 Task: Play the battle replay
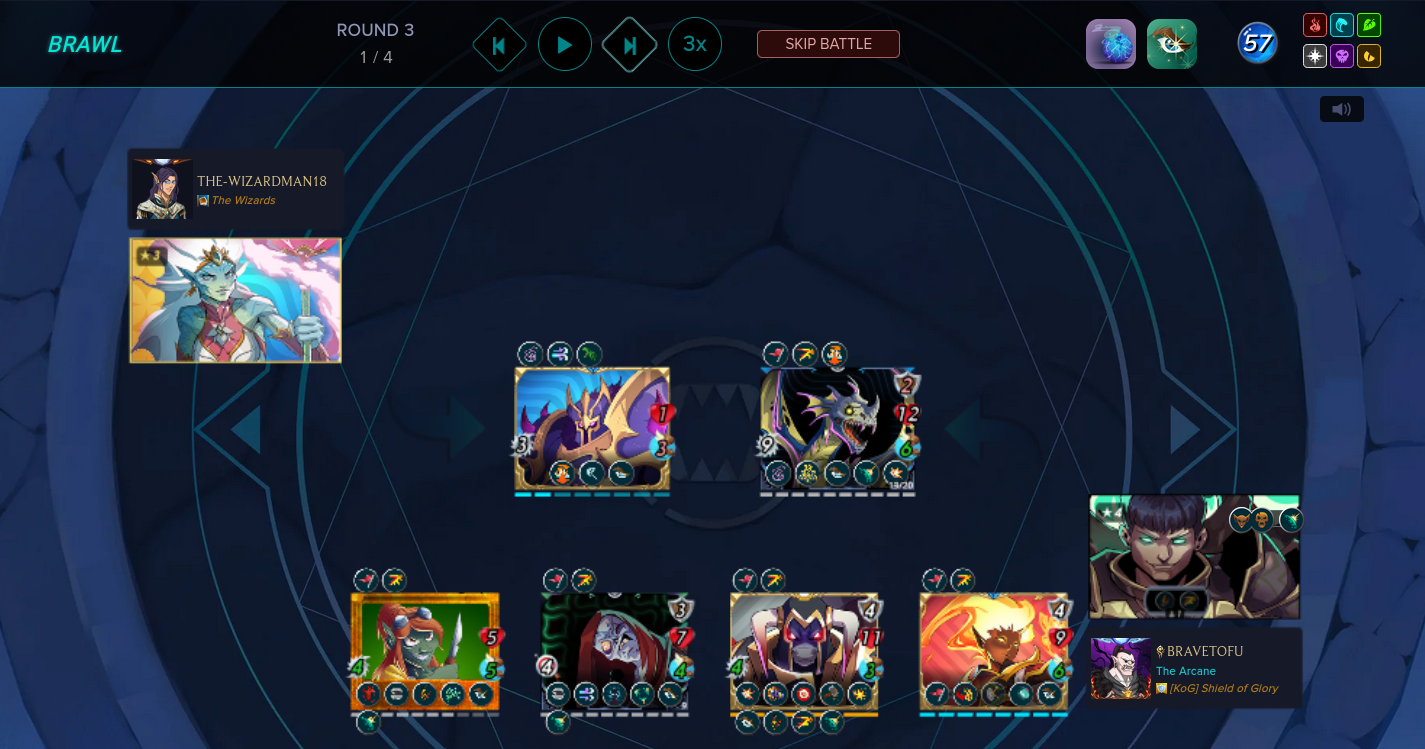(564, 45)
